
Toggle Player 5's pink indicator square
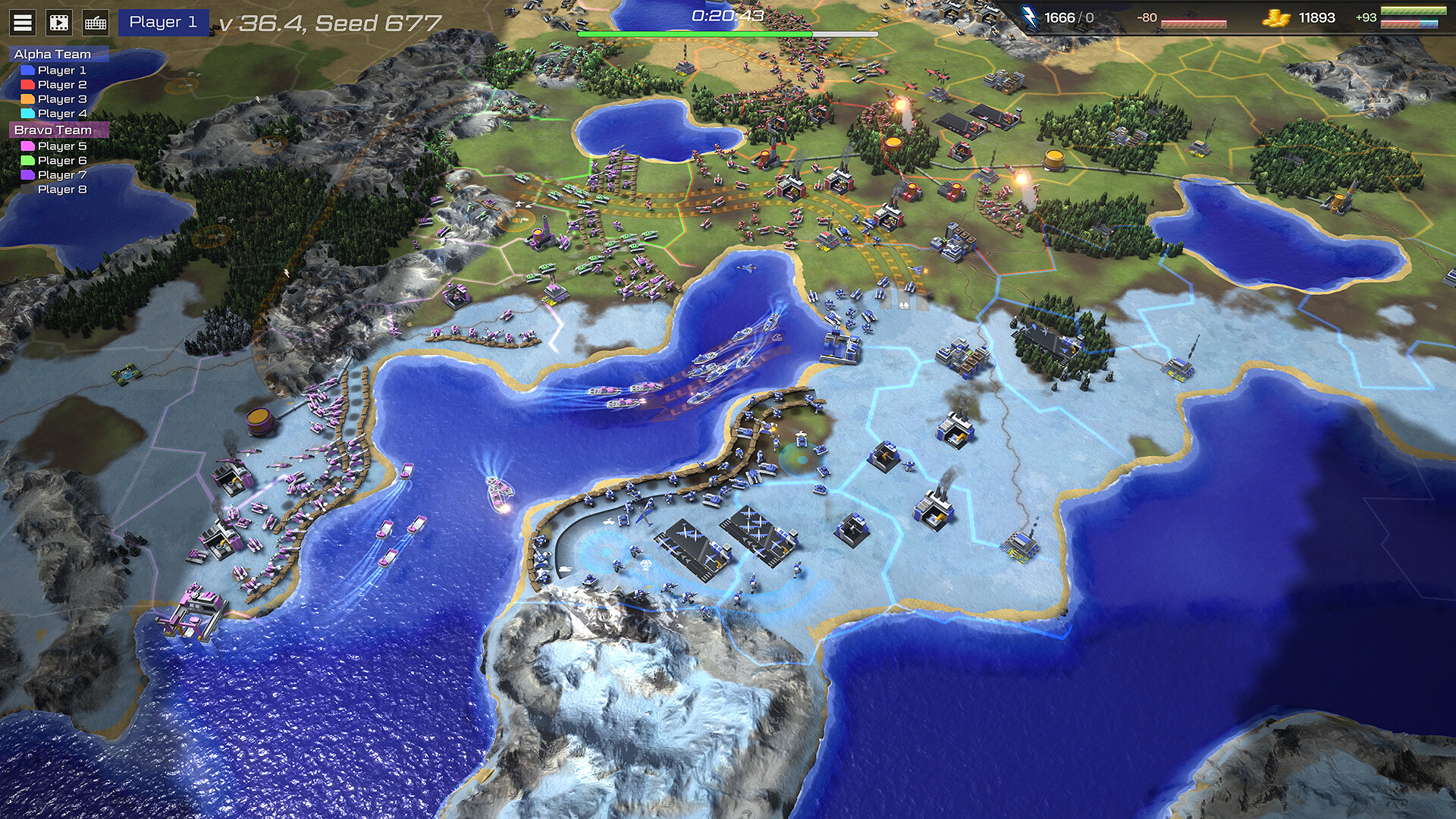click(29, 146)
